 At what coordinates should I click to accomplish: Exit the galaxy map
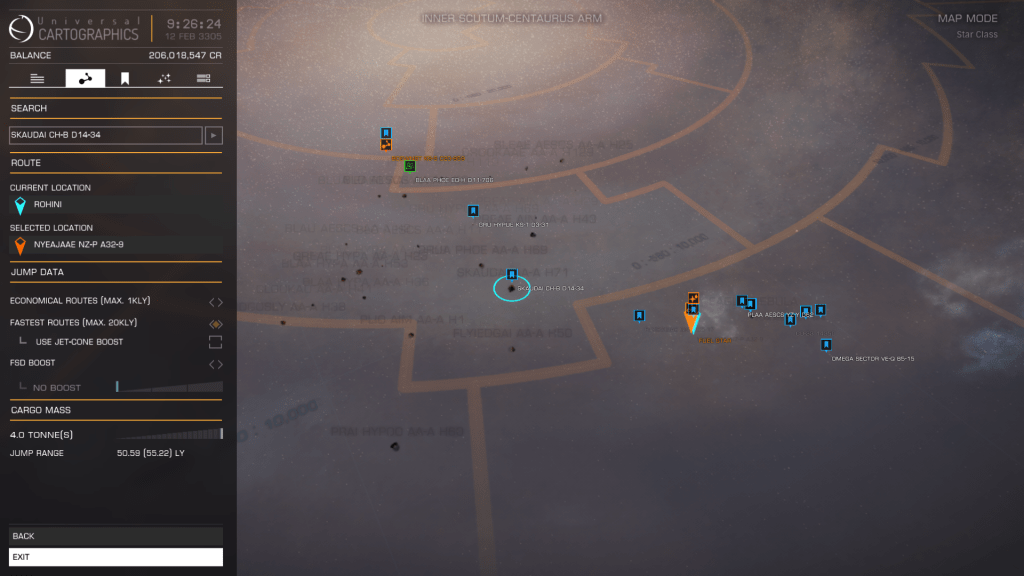(115, 557)
